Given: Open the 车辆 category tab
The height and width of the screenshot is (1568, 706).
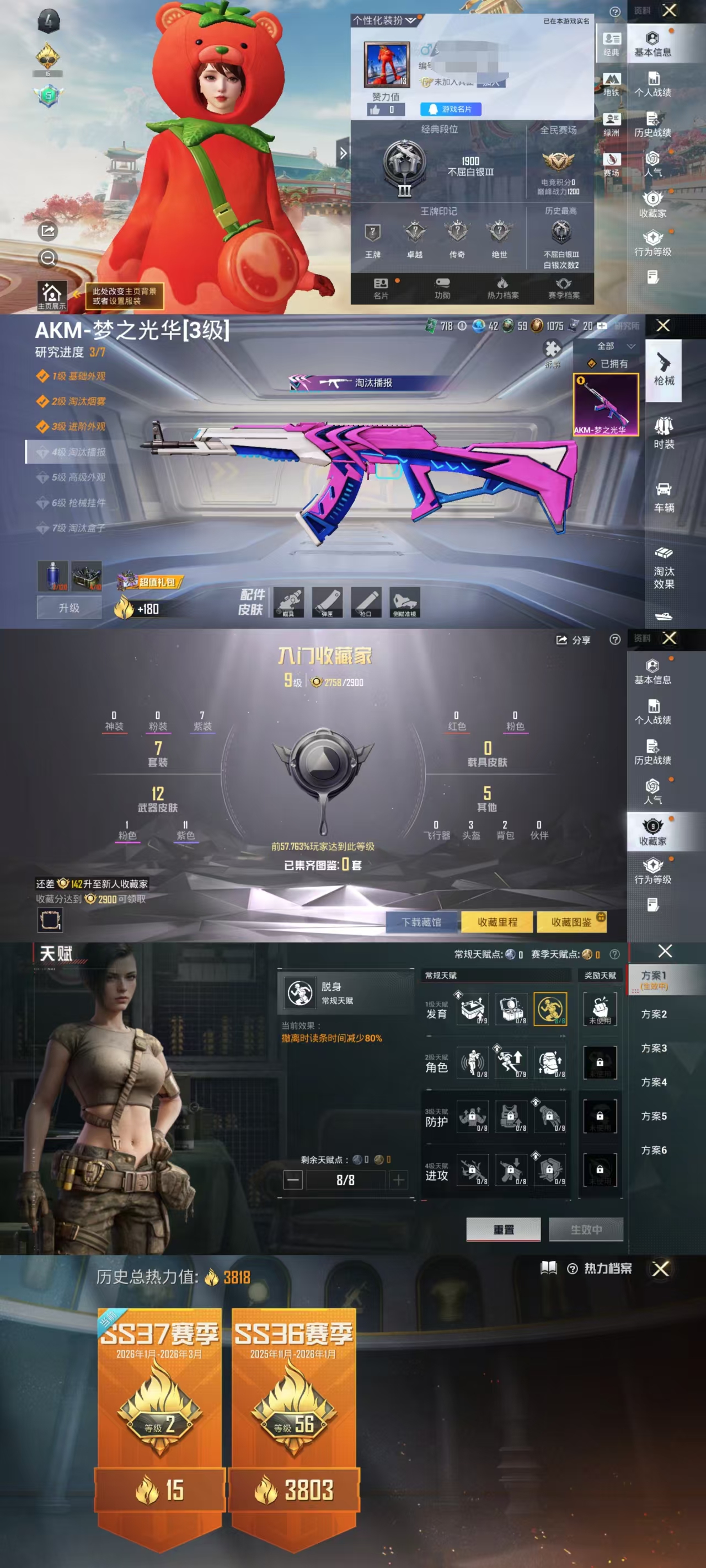Looking at the screenshot, I should (664, 497).
